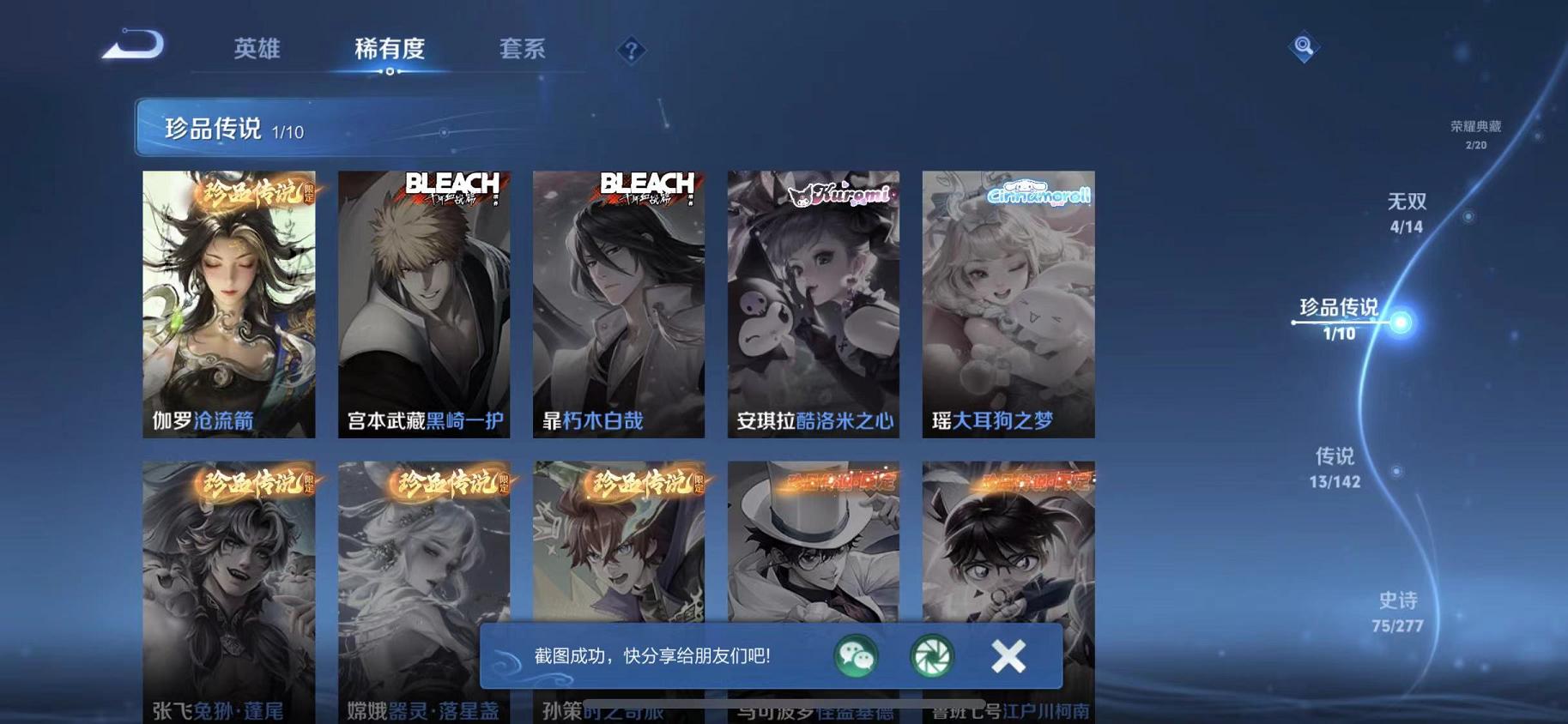Share screenshot using the green aperture icon
The image size is (1568, 724).
(x=931, y=657)
